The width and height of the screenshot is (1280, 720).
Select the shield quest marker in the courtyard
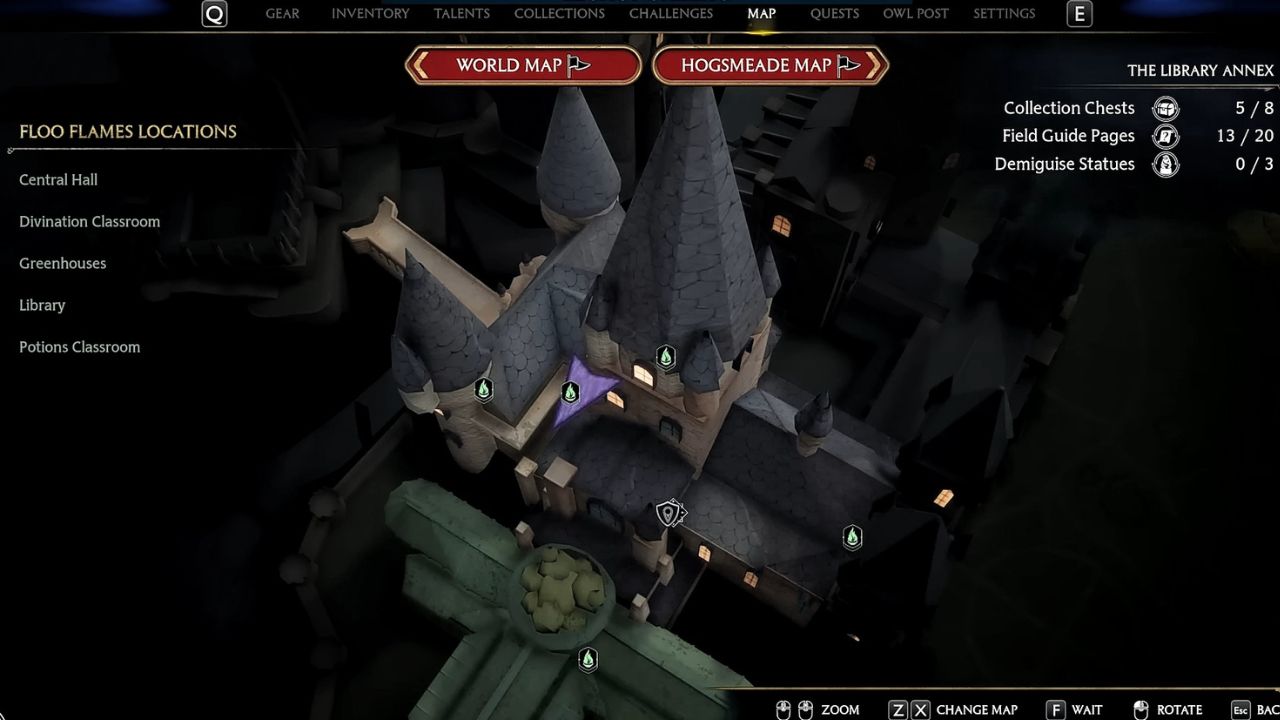(x=668, y=513)
